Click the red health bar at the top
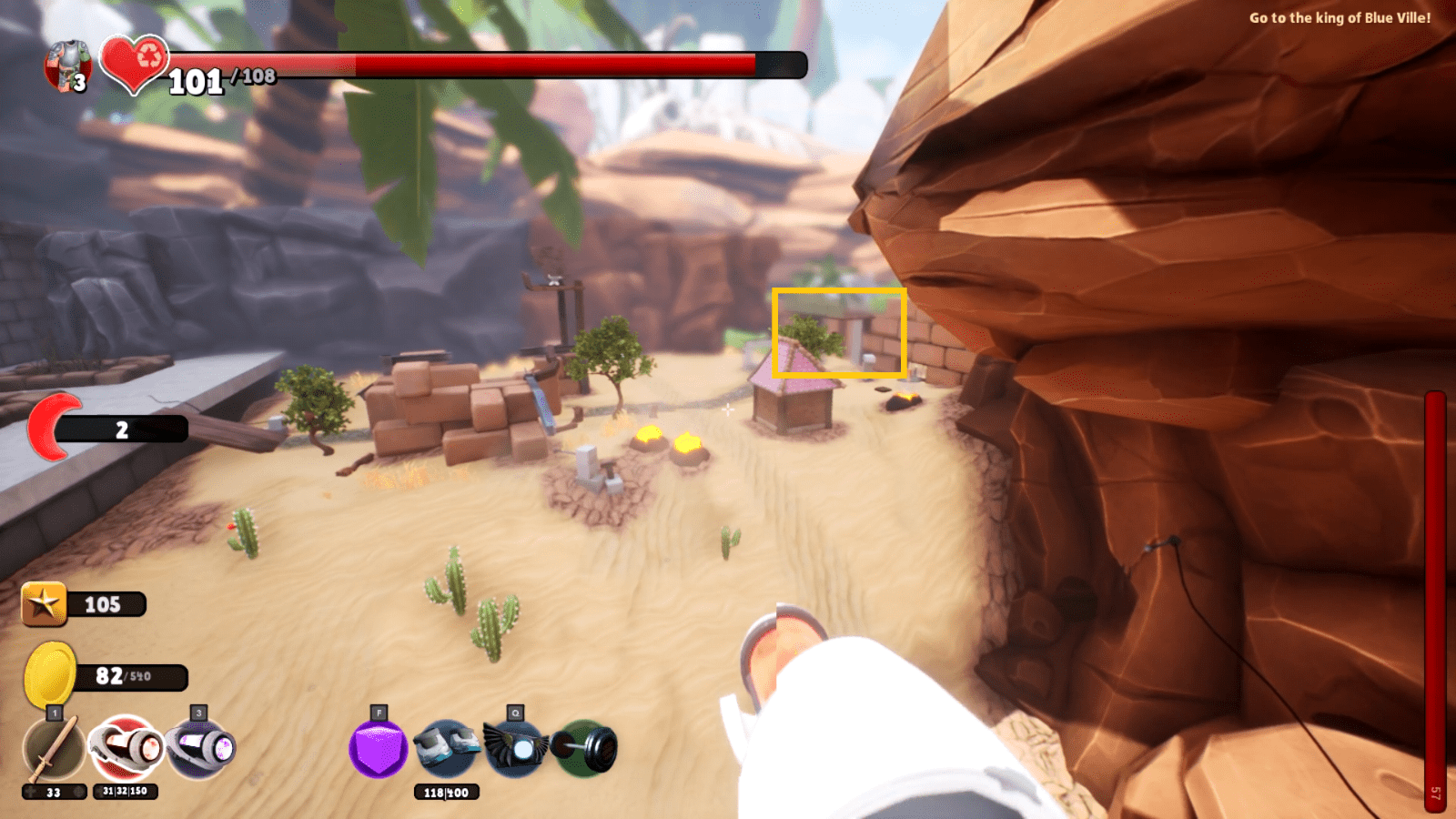This screenshot has width=1456, height=819. 500,64
